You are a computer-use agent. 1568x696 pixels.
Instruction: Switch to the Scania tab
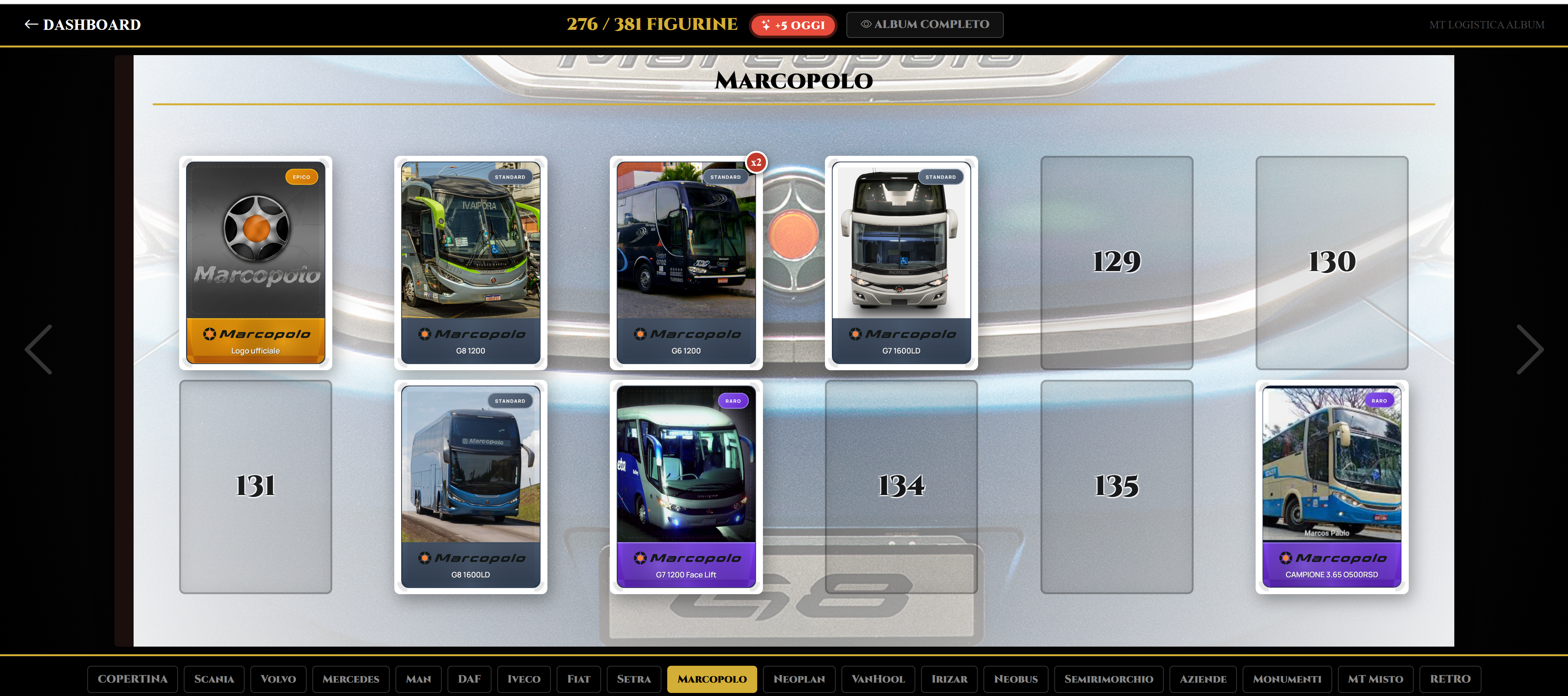coord(214,679)
